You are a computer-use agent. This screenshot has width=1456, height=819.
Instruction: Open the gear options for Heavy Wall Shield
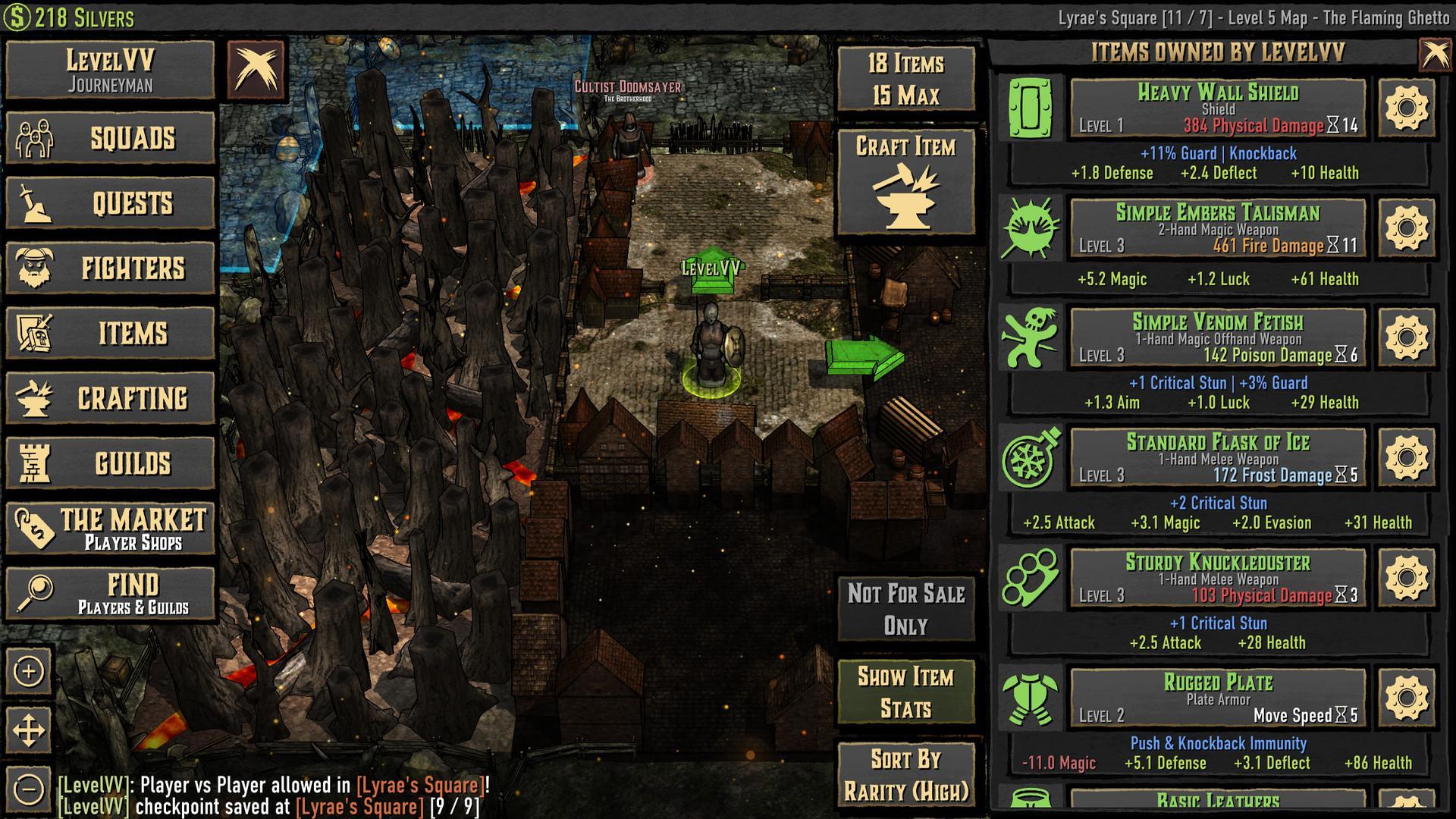1409,110
